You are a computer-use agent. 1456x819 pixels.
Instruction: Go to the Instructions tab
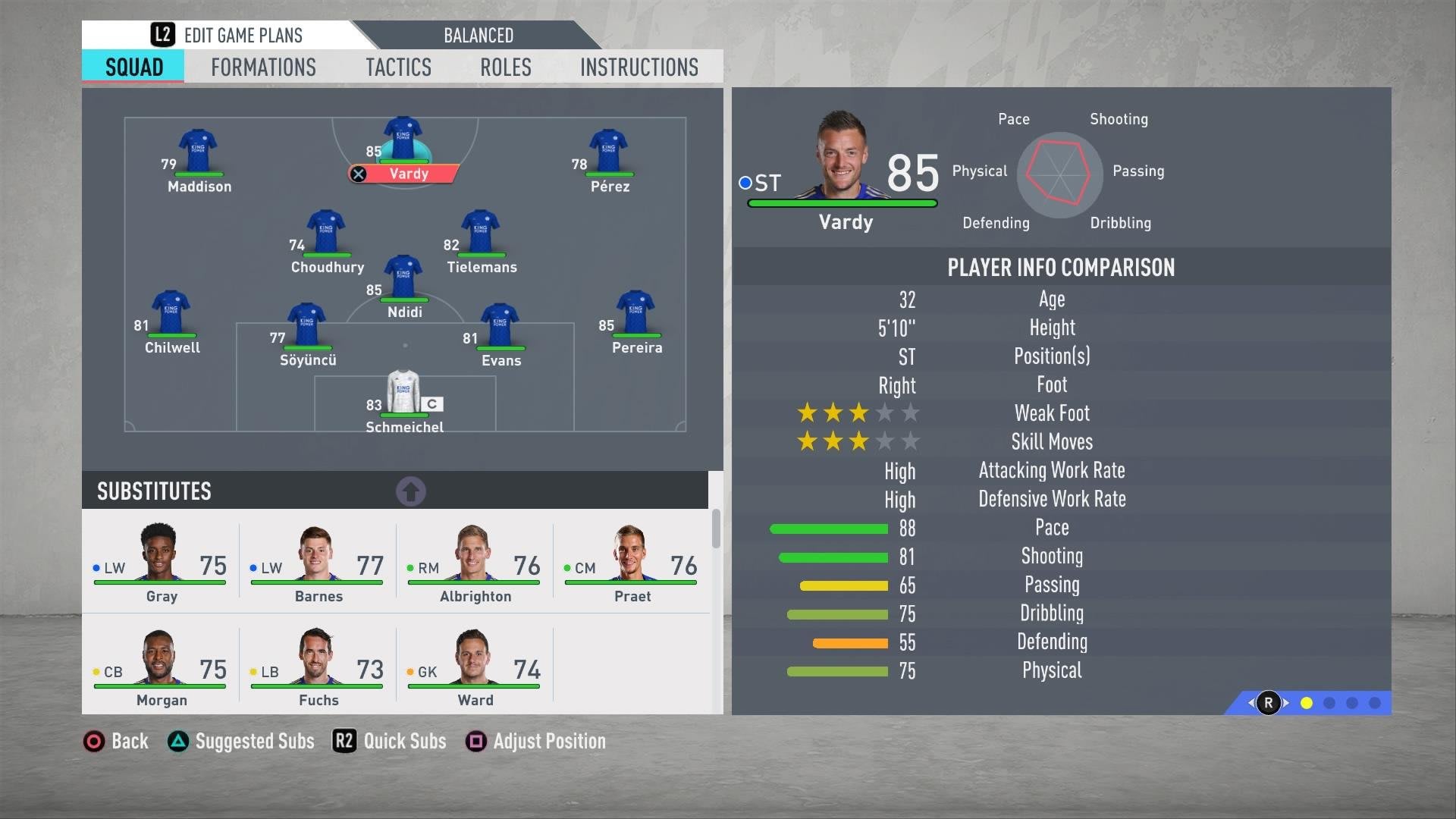tap(639, 67)
